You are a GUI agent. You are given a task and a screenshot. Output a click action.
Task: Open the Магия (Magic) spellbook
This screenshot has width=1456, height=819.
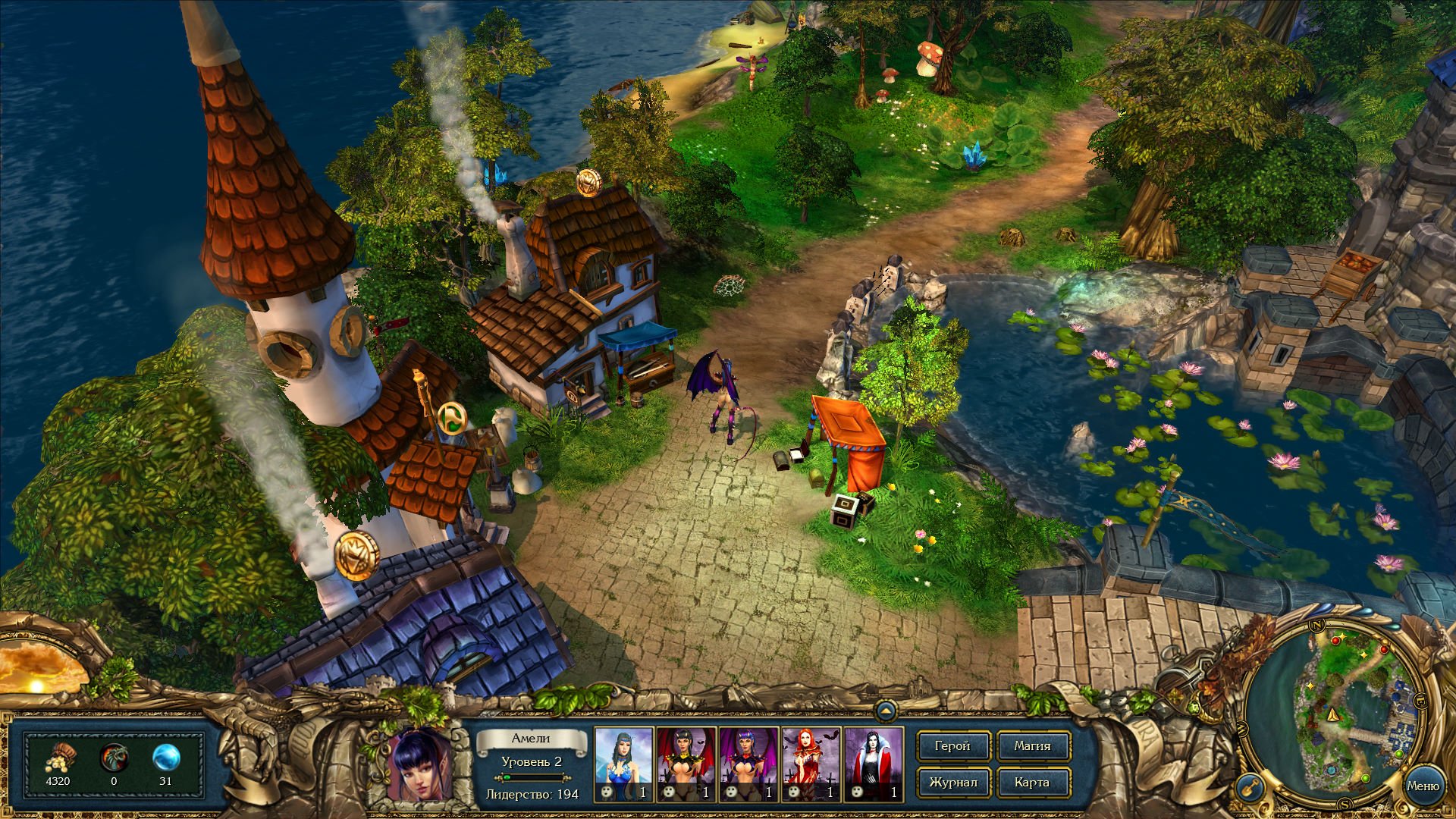point(1032,746)
